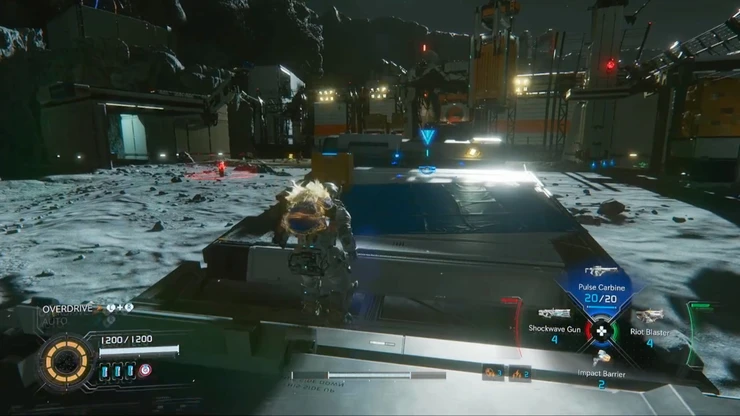This screenshot has height=416, width=740.
Task: Select the orange flame icon showing 2
Action: pos(518,373)
